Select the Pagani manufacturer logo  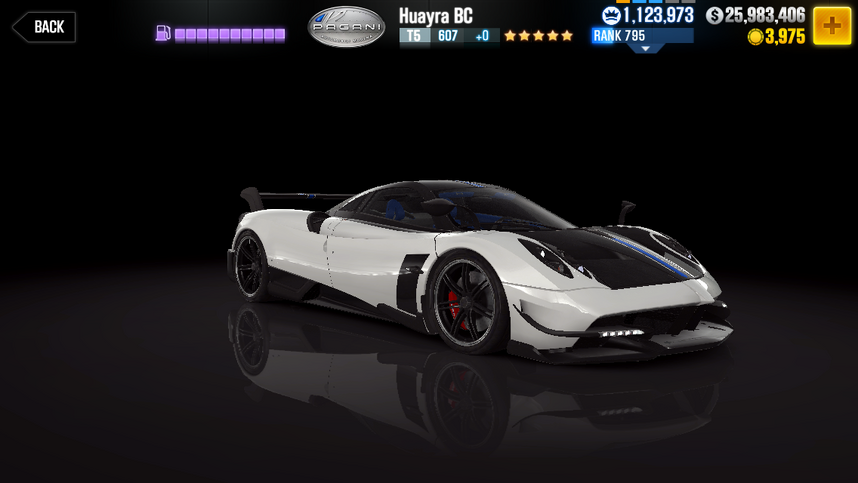[x=345, y=26]
